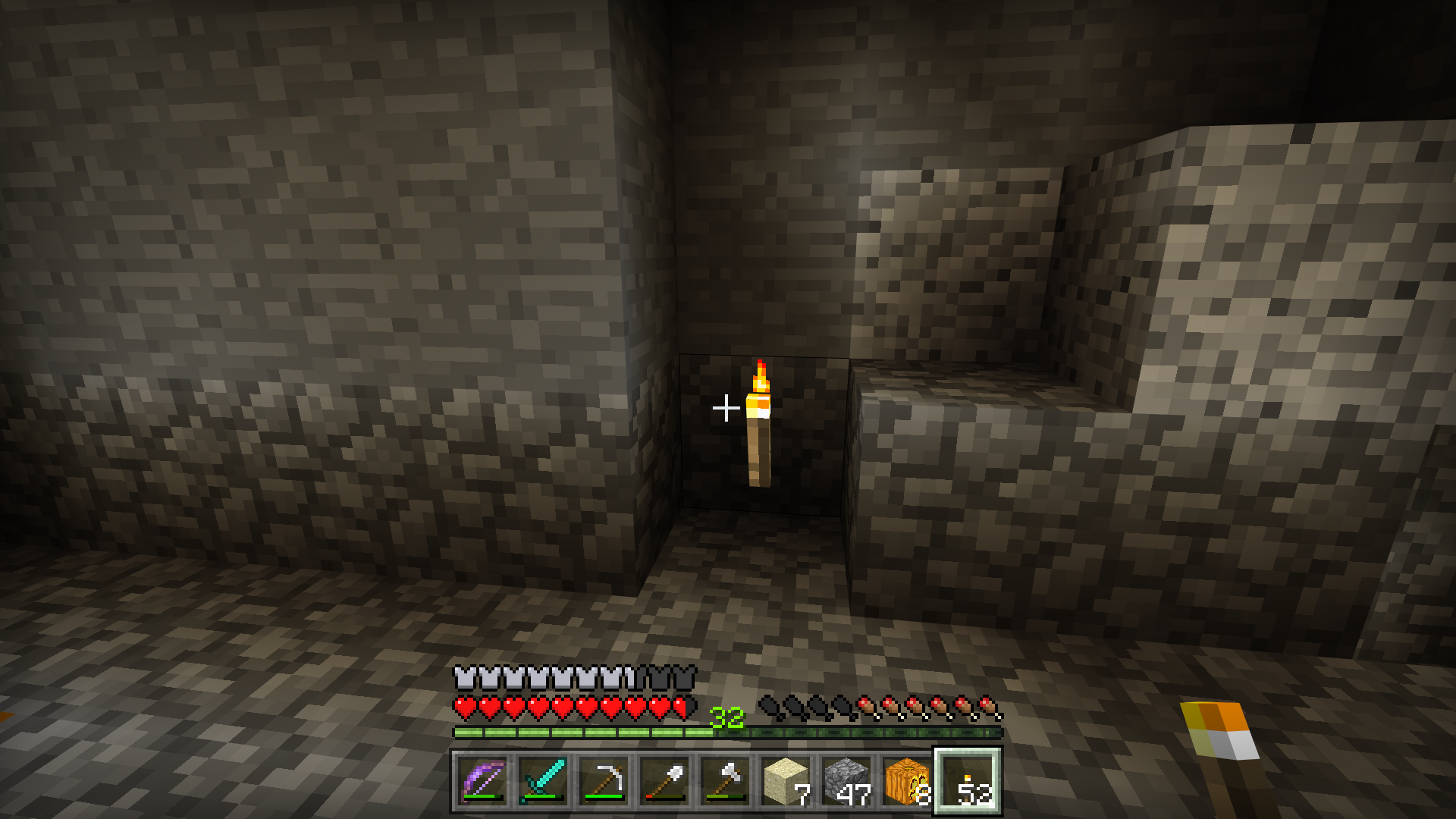Select the sand block stack
The image size is (1456, 819).
pos(786,781)
